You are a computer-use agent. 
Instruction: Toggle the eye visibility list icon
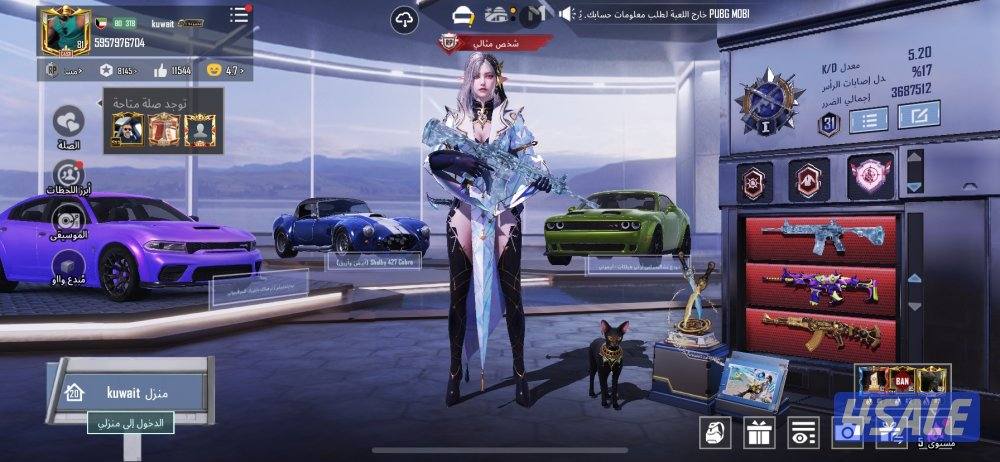tap(801, 432)
